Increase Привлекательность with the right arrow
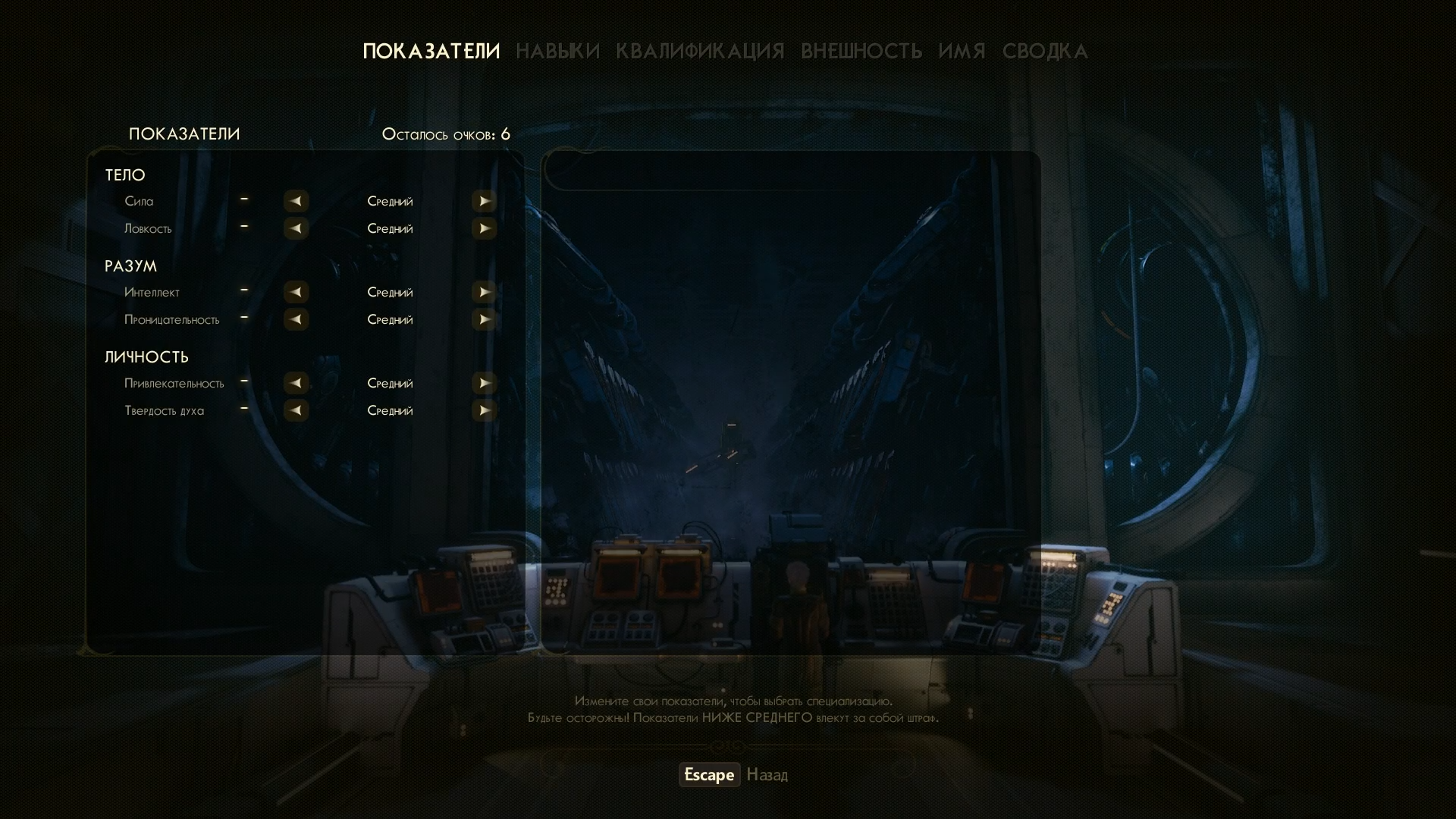This screenshot has width=1456, height=819. 484,383
